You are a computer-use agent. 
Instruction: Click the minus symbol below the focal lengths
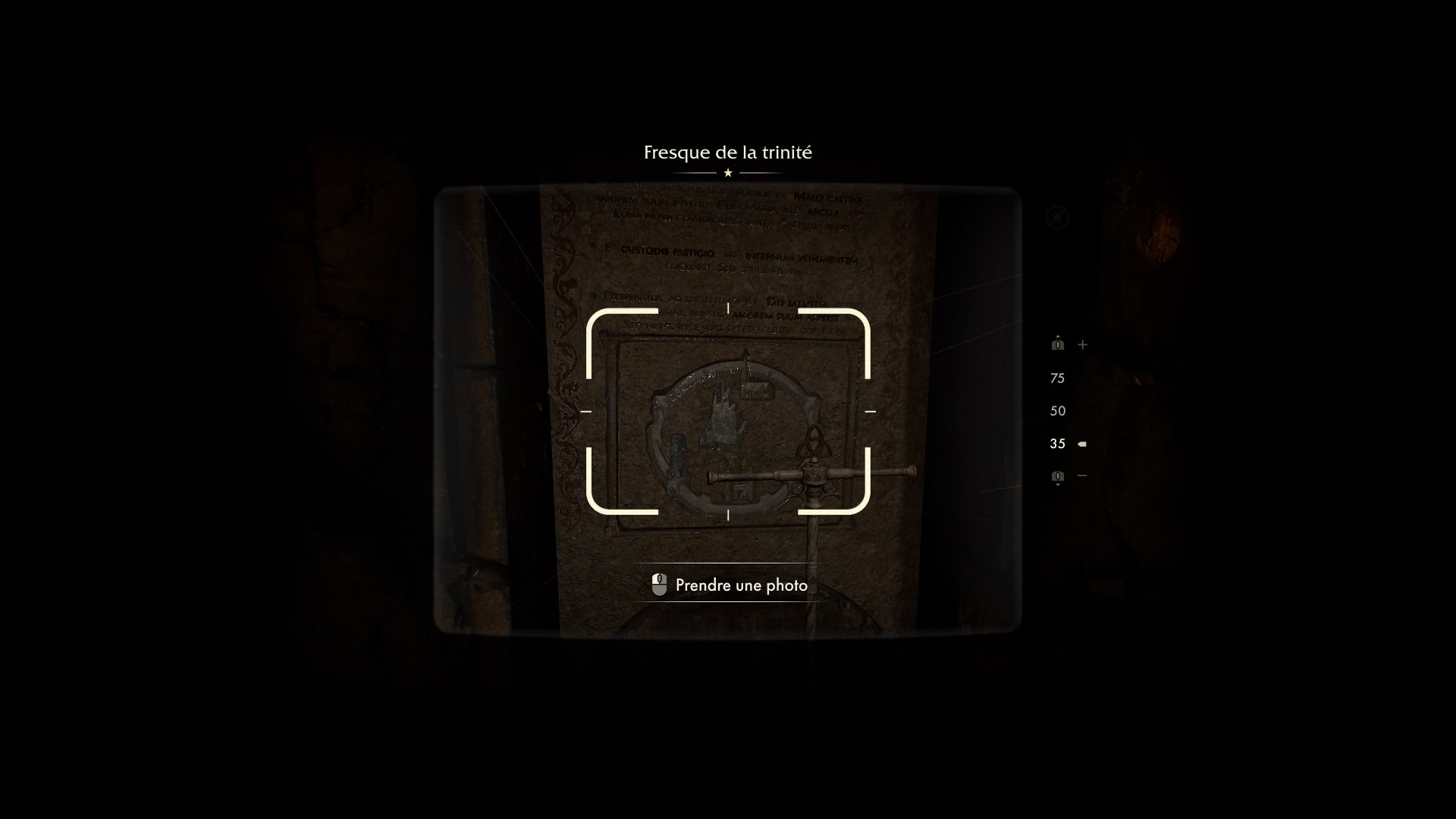pos(1081,475)
